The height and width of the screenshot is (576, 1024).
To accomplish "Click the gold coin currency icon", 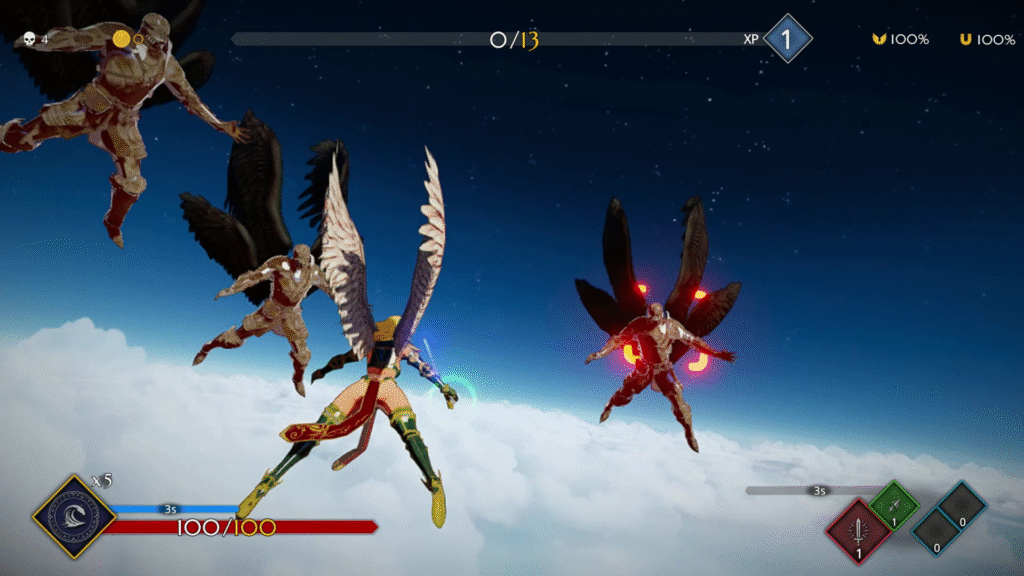I will [x=122, y=39].
